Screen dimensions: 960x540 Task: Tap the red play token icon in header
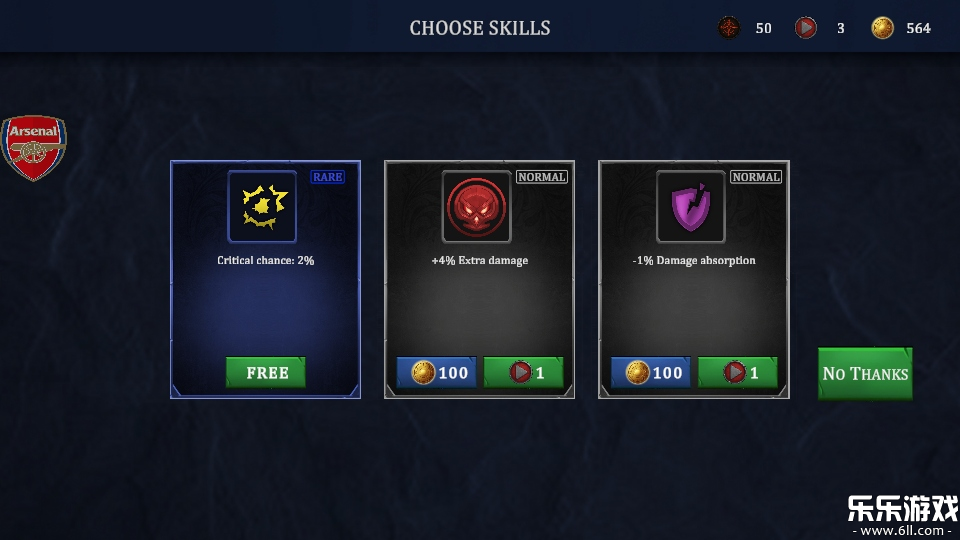pyautogui.click(x=805, y=28)
